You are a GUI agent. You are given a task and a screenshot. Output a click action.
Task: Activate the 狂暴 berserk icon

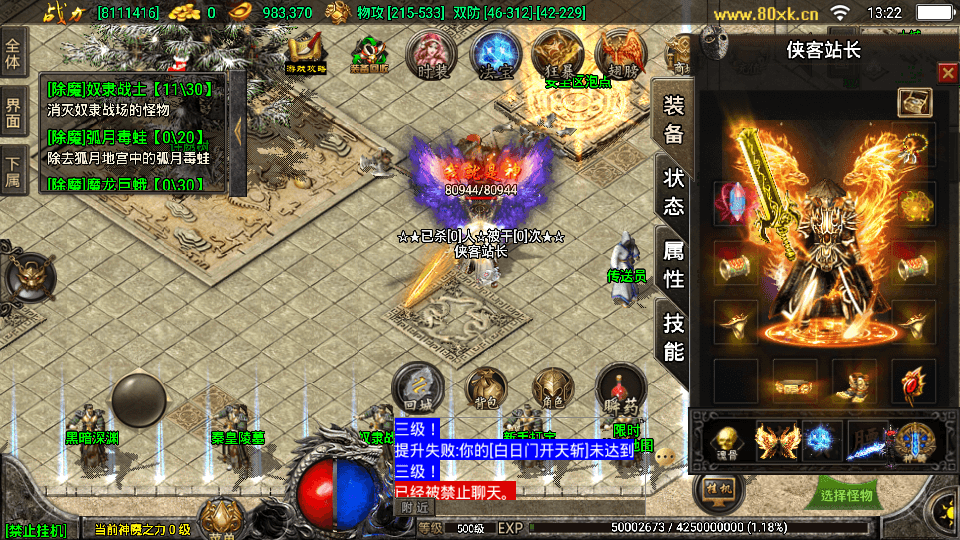(556, 55)
